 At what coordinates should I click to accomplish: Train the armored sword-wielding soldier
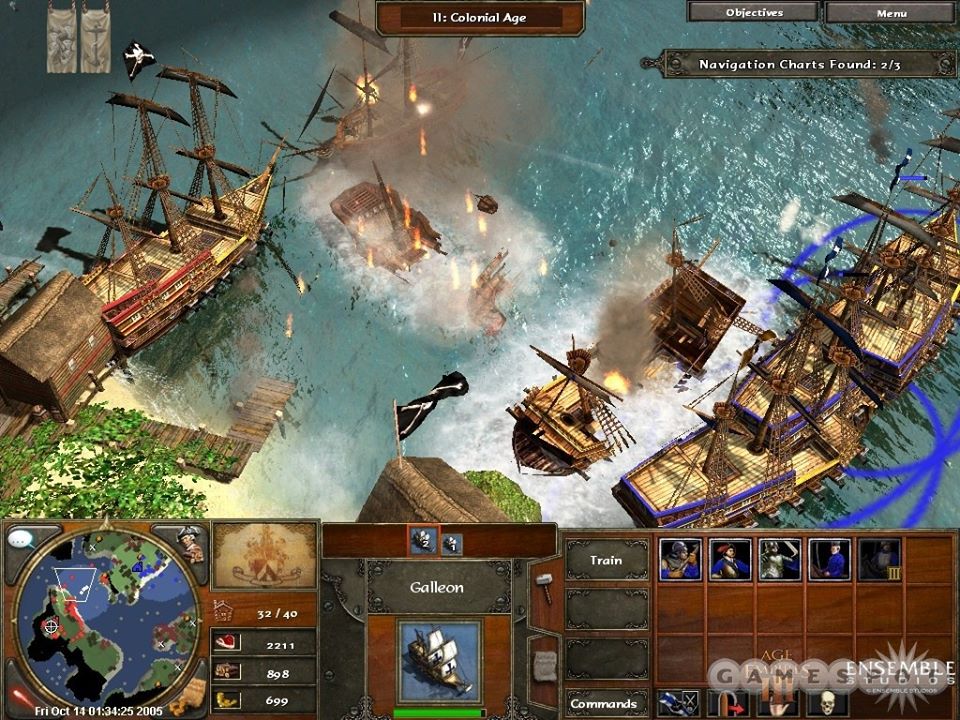tap(779, 559)
